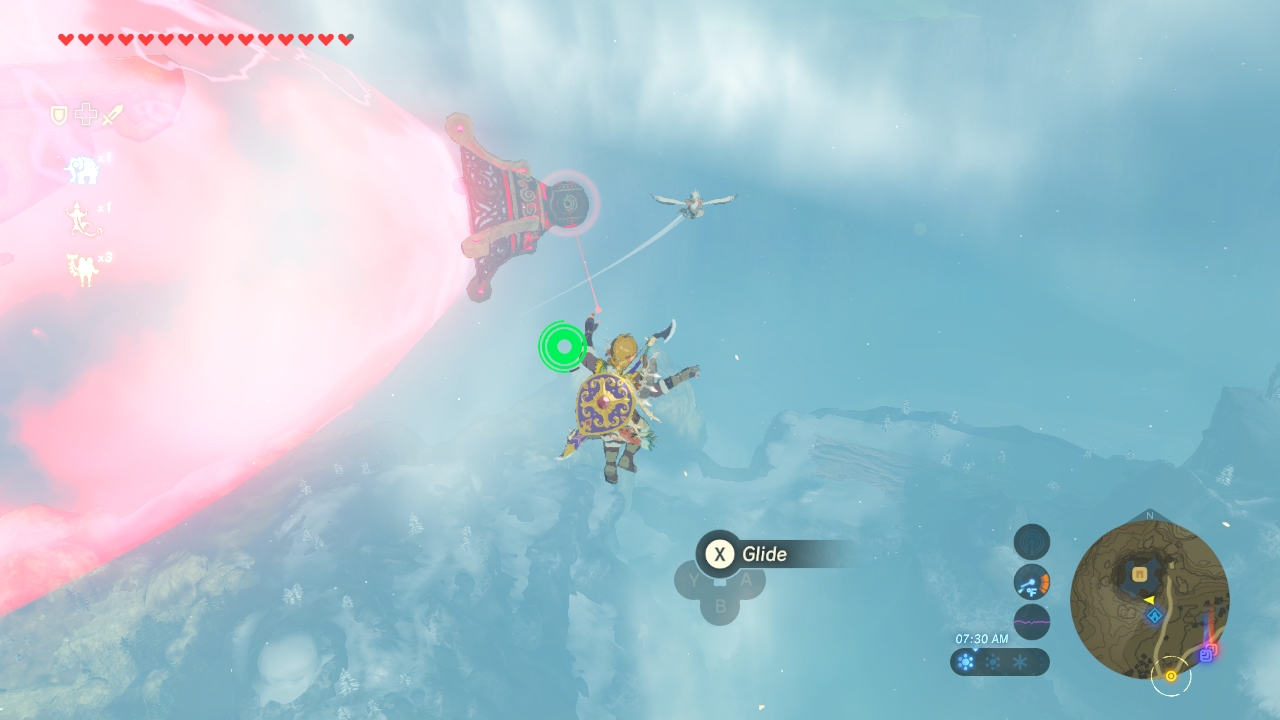Click the sword attack status icon
This screenshot has height=720, width=1280.
112,116
